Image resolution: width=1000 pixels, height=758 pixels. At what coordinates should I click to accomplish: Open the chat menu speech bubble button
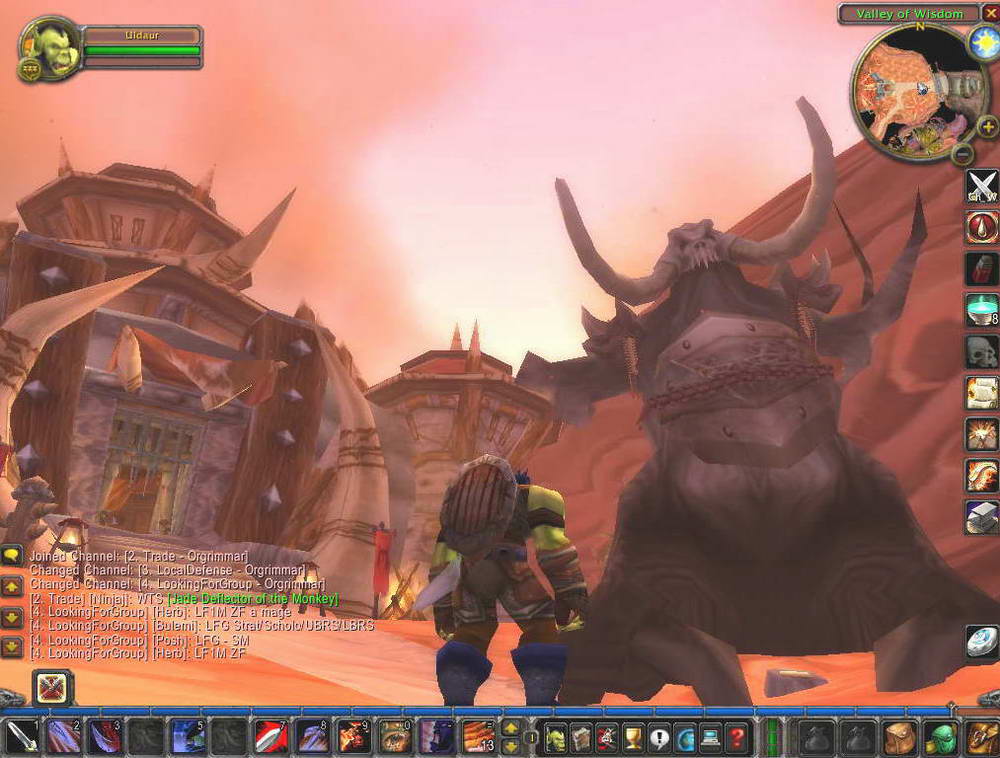point(12,555)
